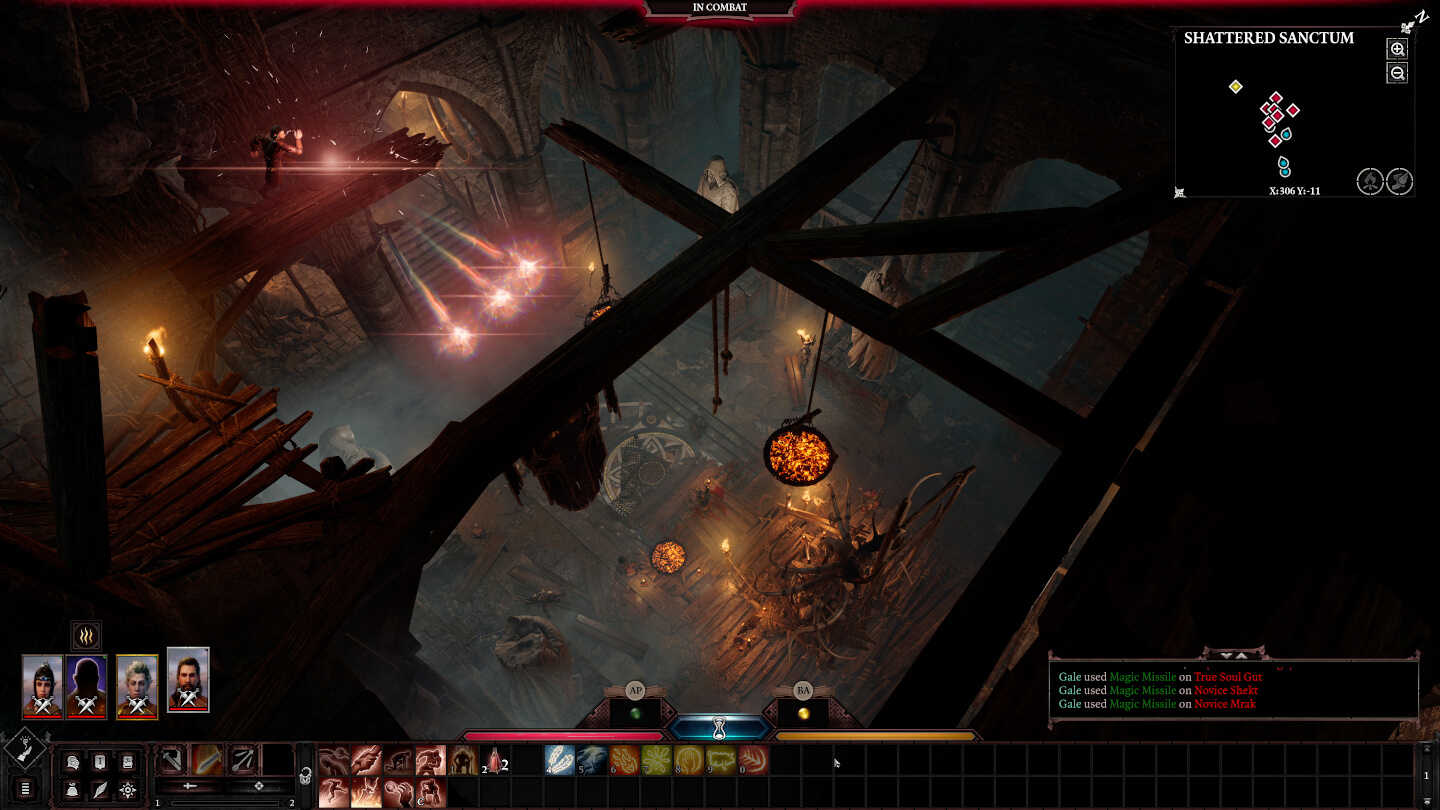Open the gear settings icon in the menu cluster
Screen dimensions: 1440x810
pyautogui.click(x=127, y=790)
